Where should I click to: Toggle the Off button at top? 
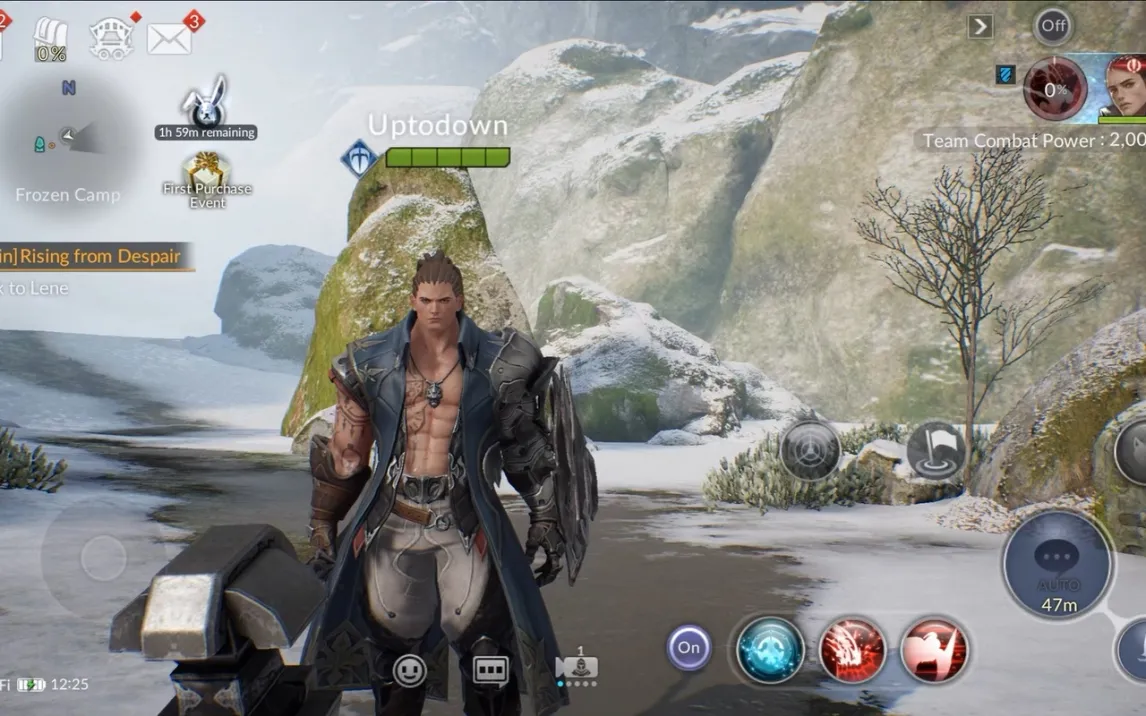click(x=1052, y=27)
